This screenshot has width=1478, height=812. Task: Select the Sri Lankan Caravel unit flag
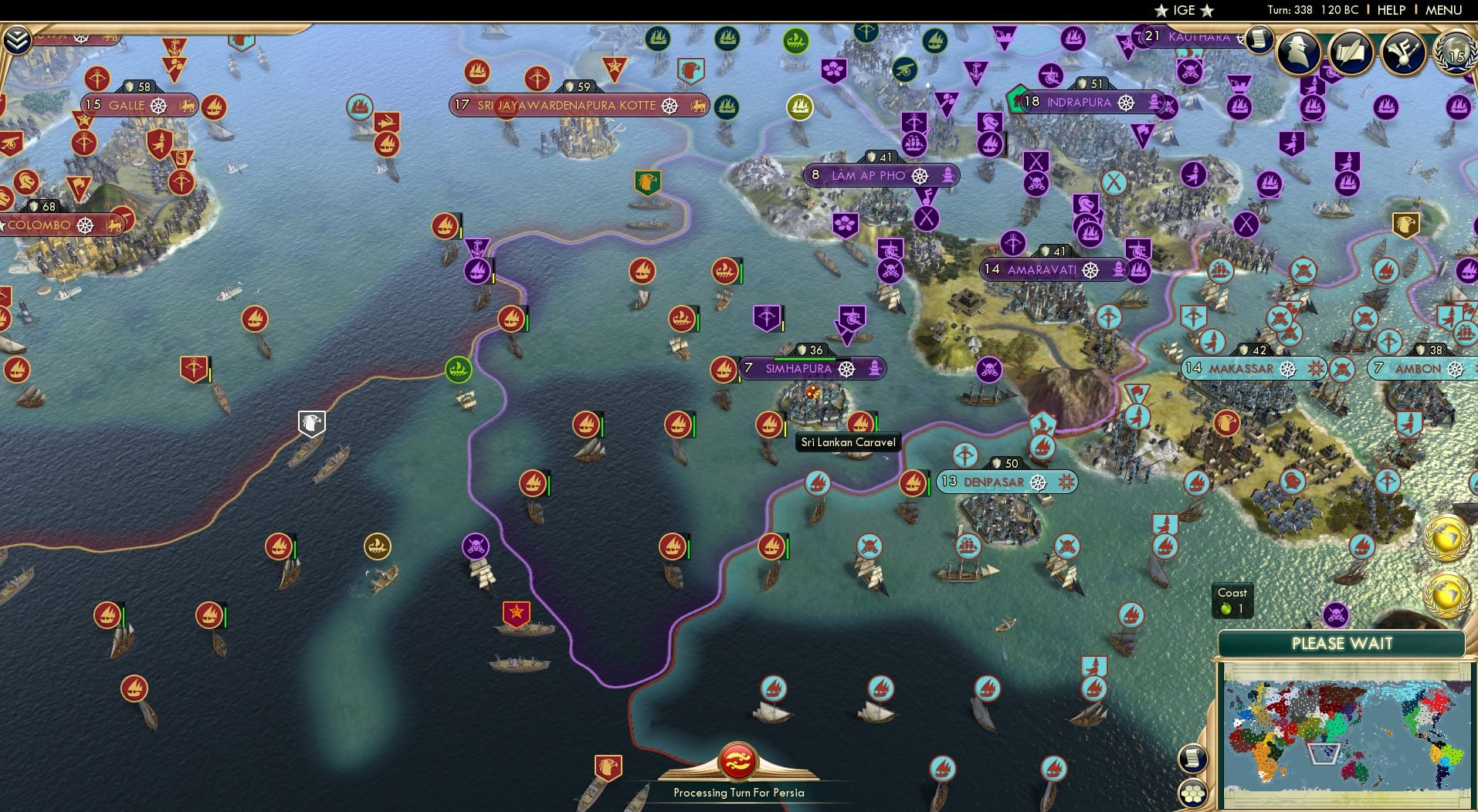(859, 423)
